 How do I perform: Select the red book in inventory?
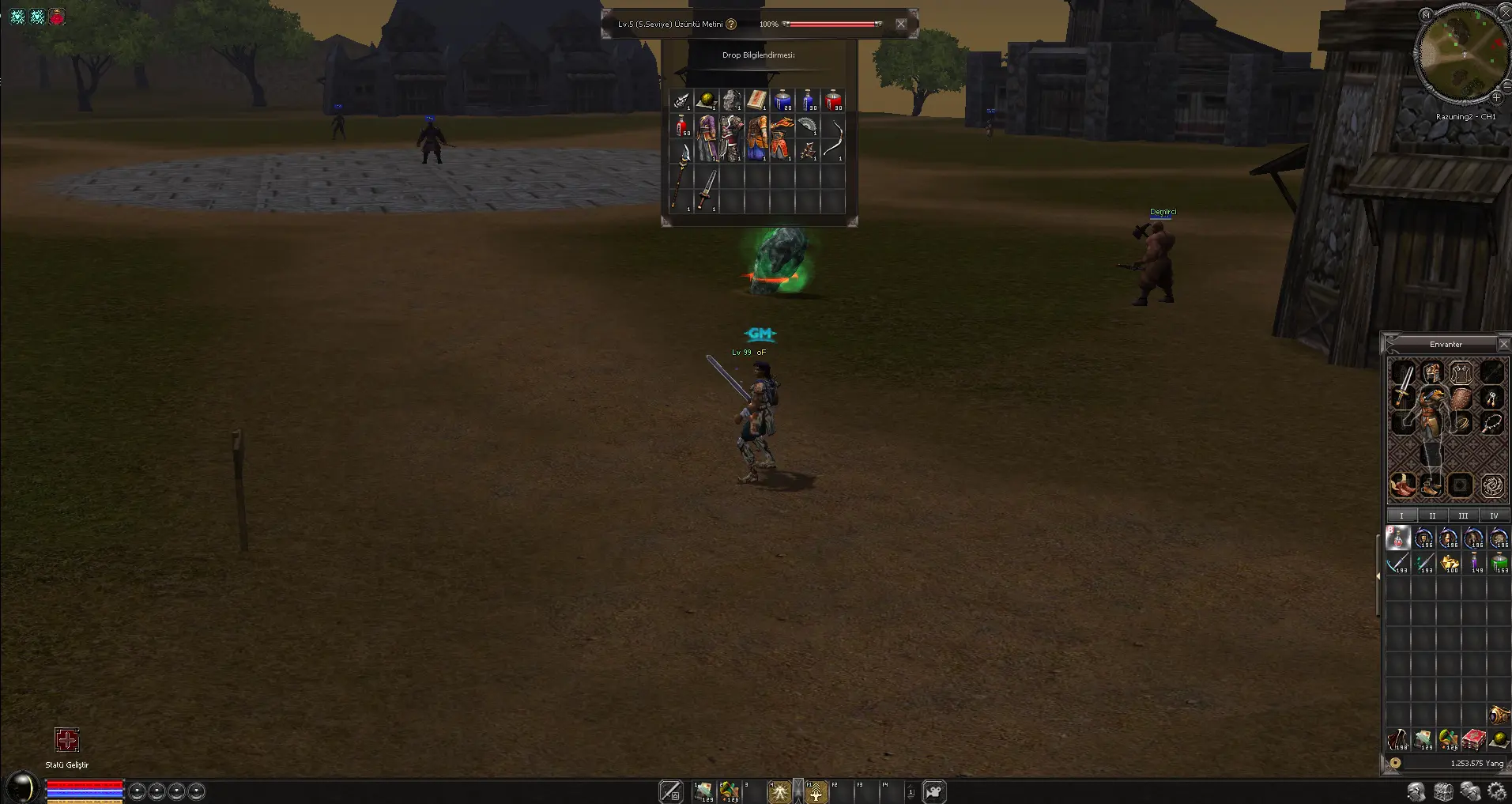1473,740
